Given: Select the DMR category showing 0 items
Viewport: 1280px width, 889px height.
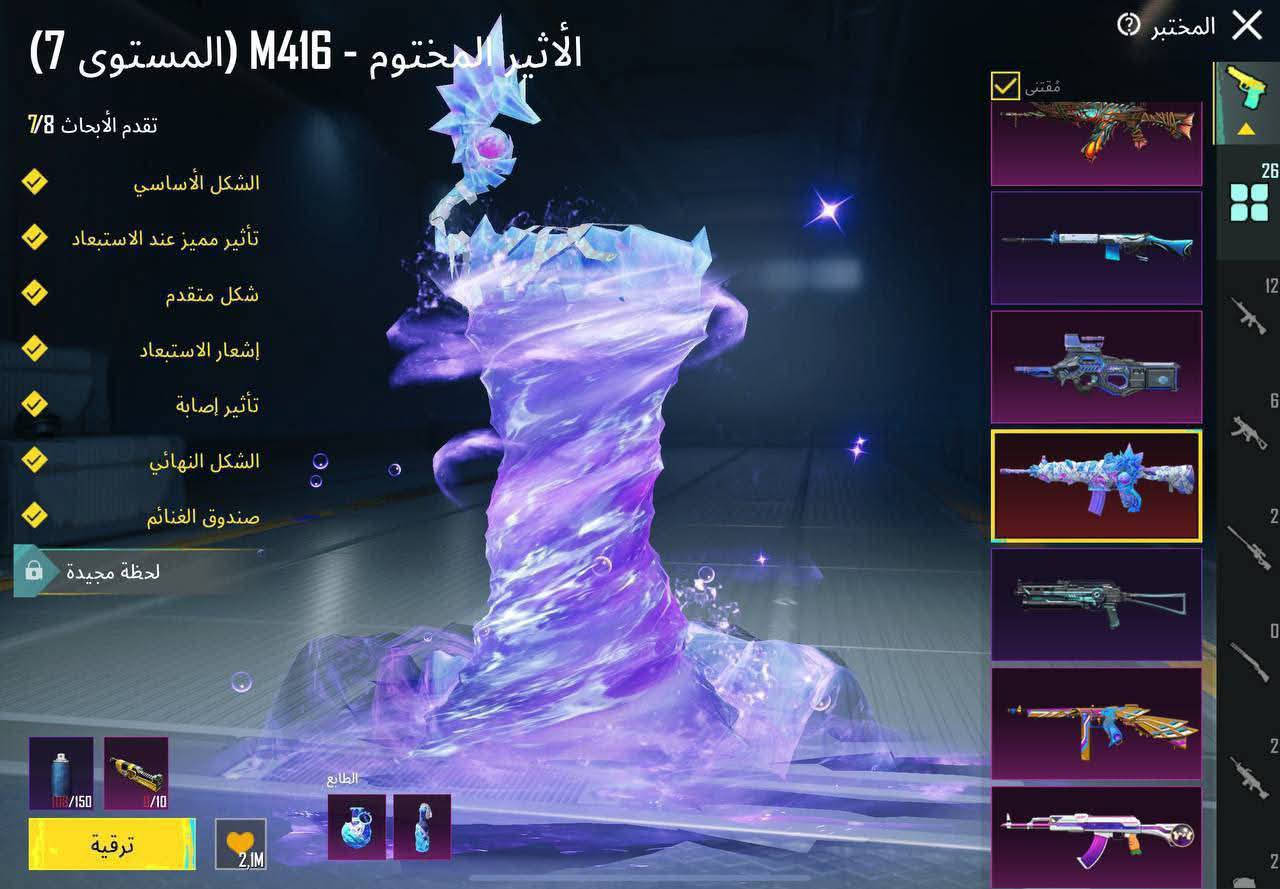Looking at the screenshot, I should point(1247,660).
